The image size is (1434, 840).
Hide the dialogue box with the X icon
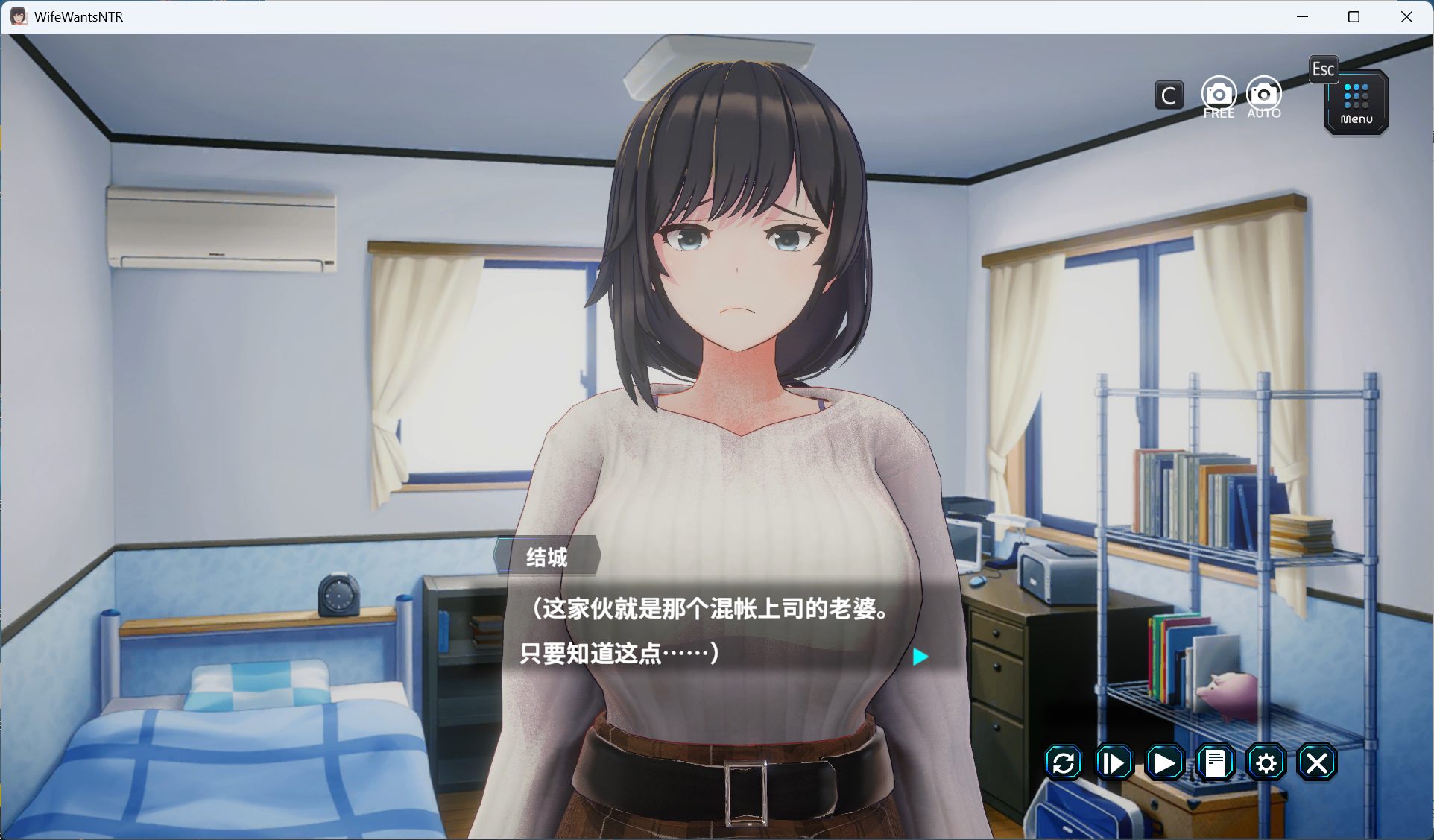[1317, 762]
